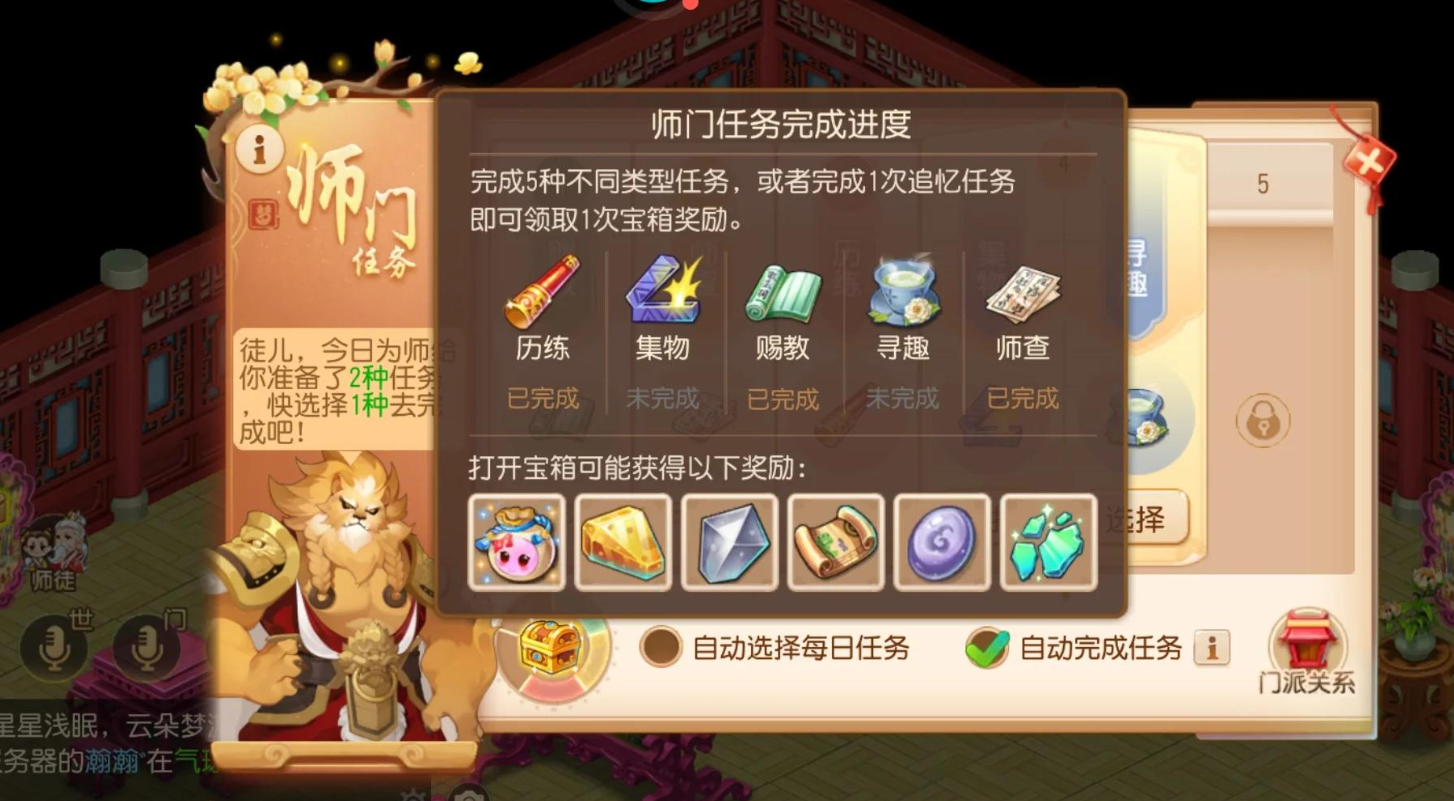Toggle the 世 voice channel microphone

tap(55, 645)
